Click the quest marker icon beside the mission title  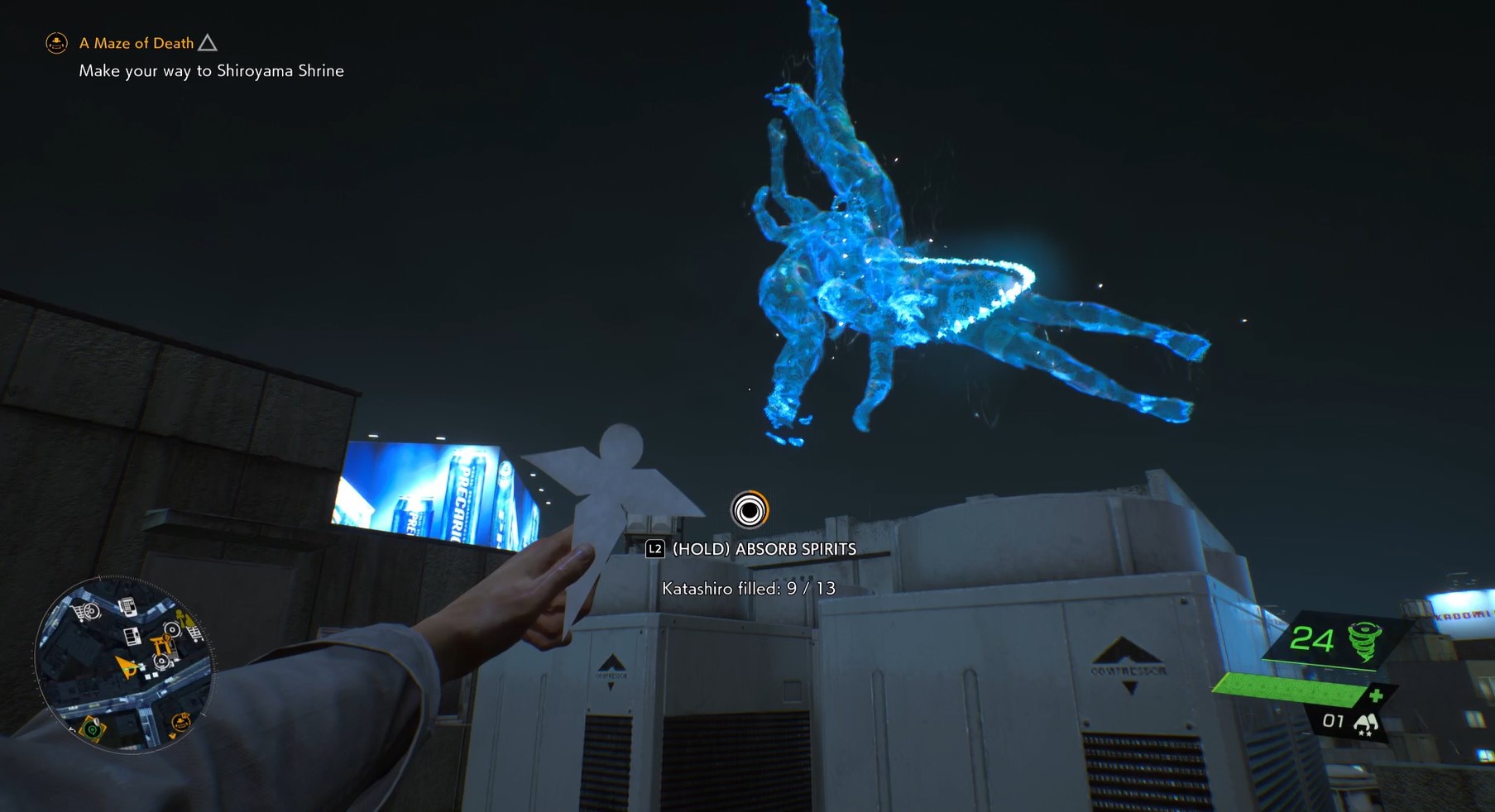[x=56, y=43]
